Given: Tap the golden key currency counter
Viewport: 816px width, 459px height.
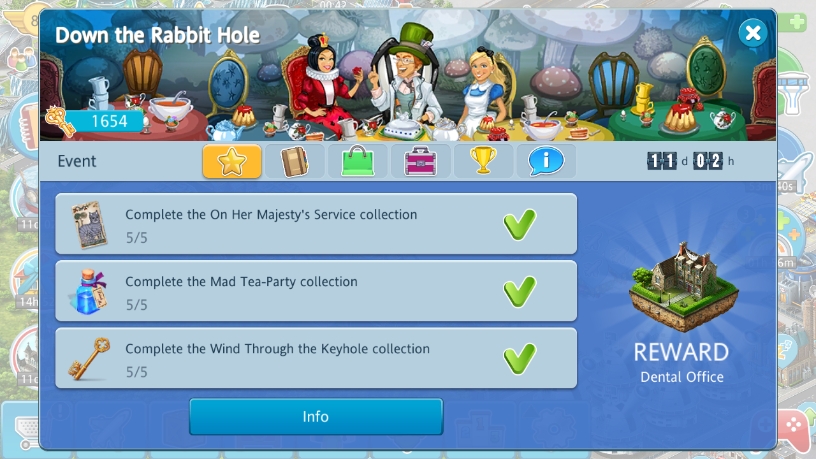Looking at the screenshot, I should coord(100,122).
